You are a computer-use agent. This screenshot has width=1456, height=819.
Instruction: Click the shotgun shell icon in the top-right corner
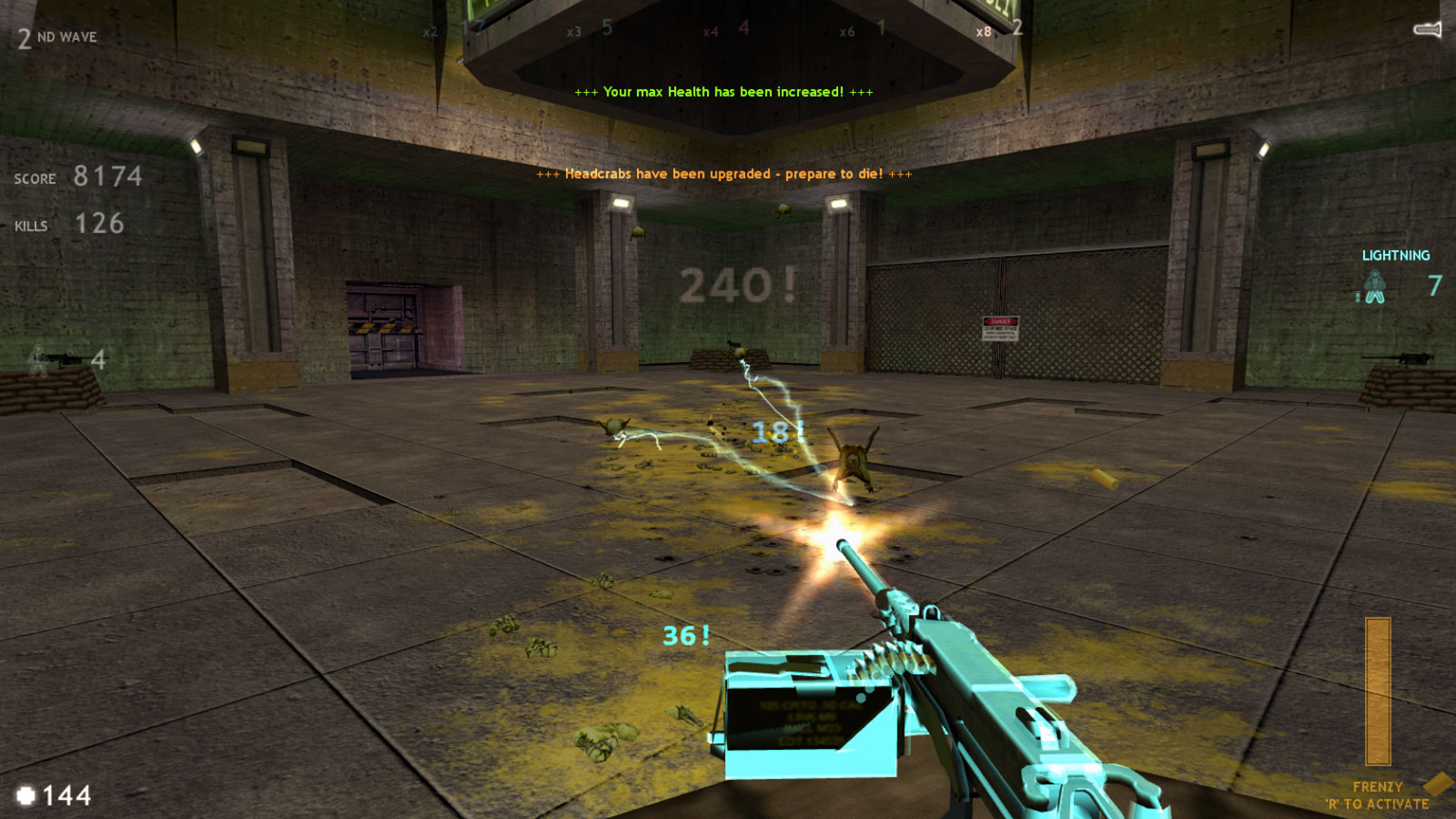click(1425, 29)
